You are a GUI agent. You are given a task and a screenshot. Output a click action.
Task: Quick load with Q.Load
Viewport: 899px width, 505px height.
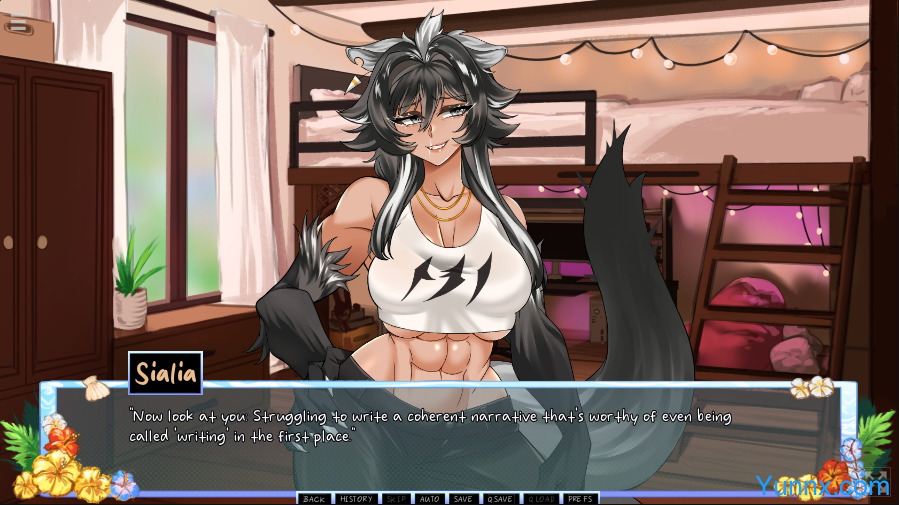[540, 498]
